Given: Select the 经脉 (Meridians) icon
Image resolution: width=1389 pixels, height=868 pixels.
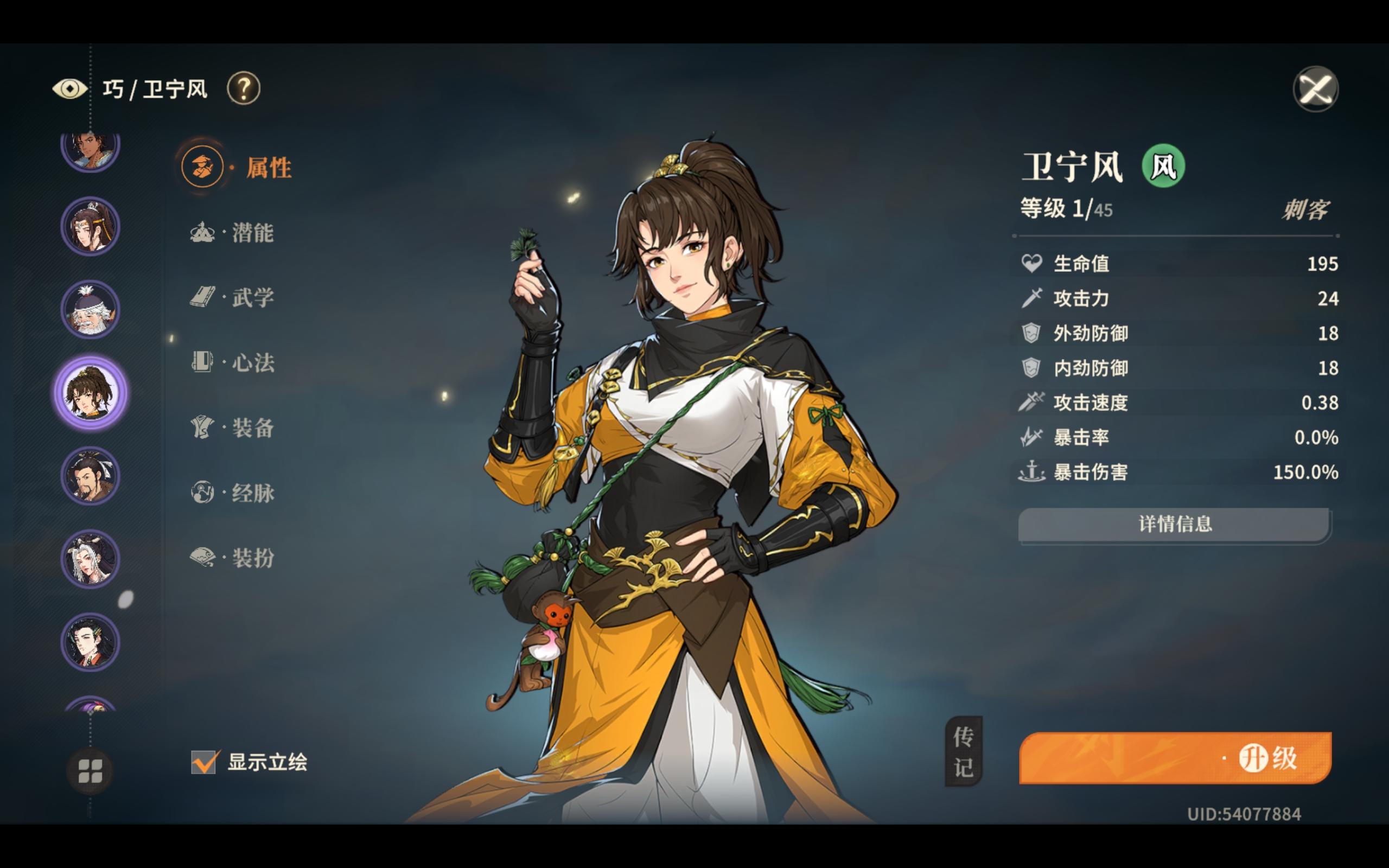Looking at the screenshot, I should 204,493.
